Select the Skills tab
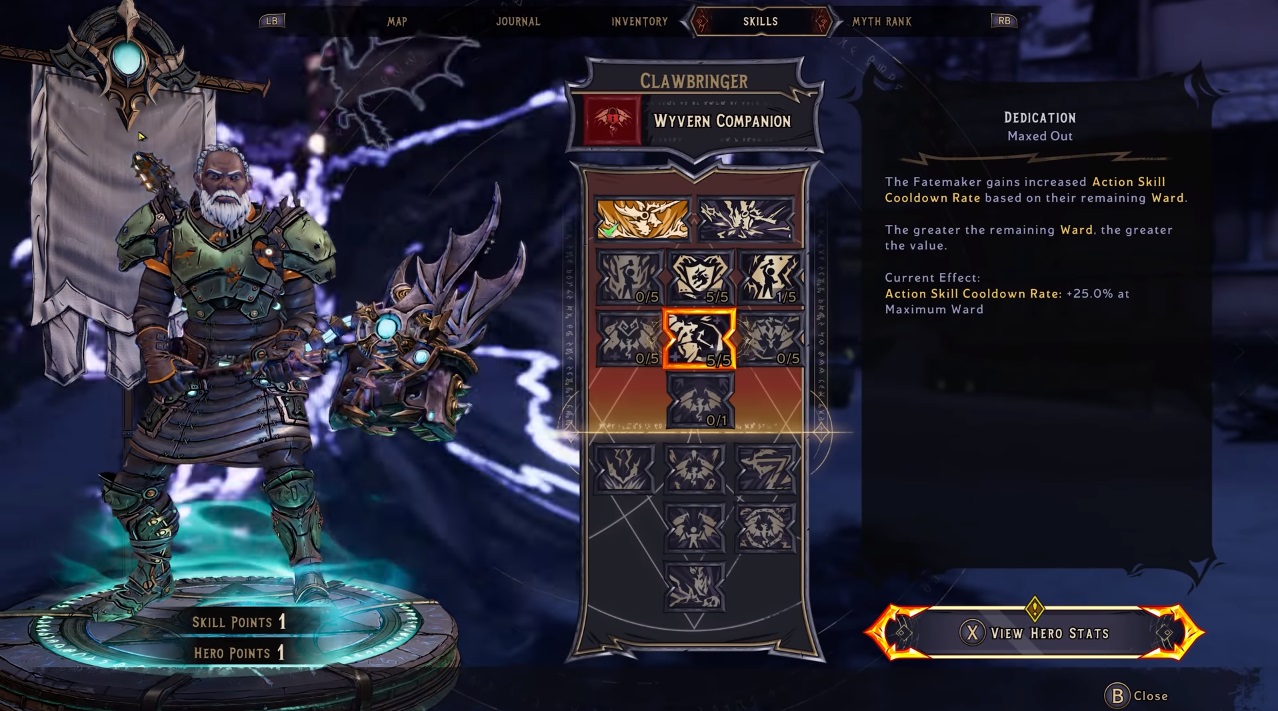 (x=760, y=21)
